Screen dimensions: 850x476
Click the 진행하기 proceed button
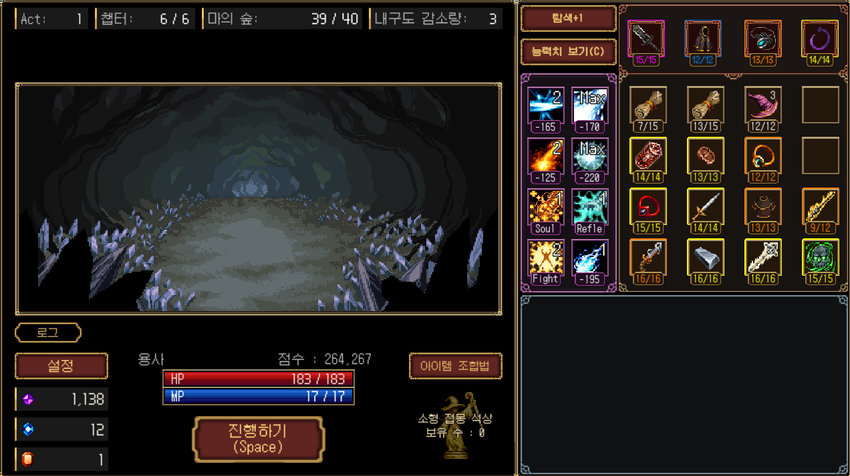(x=258, y=438)
